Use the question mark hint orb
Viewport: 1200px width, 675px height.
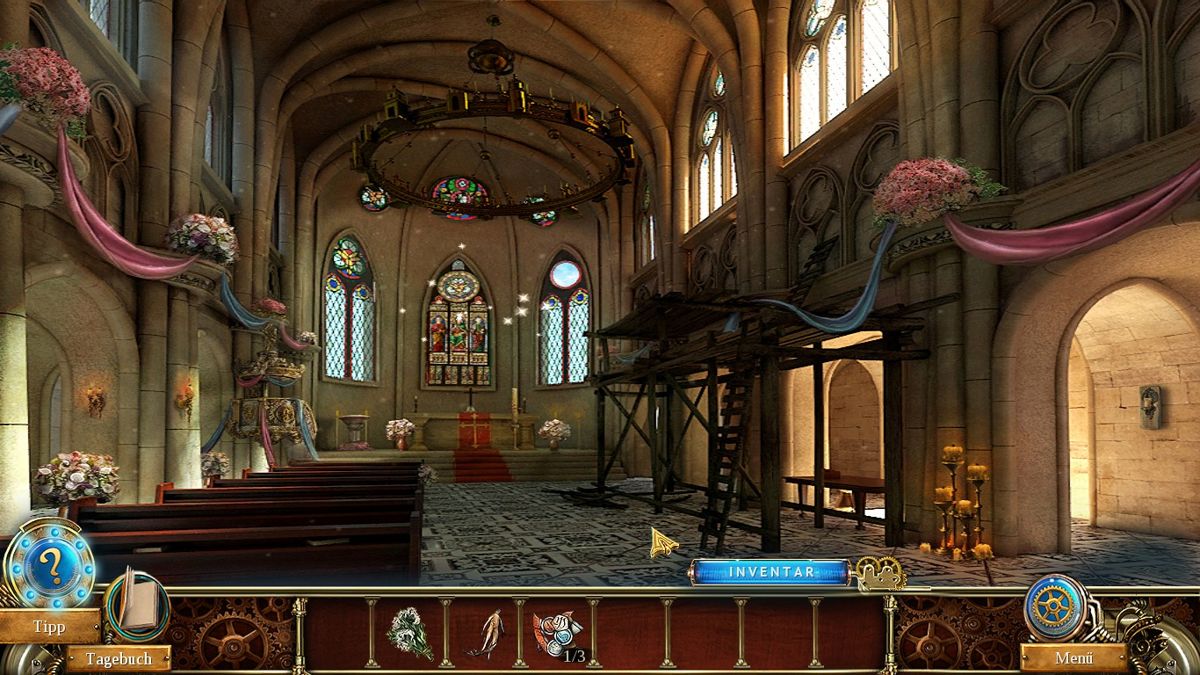(x=49, y=567)
